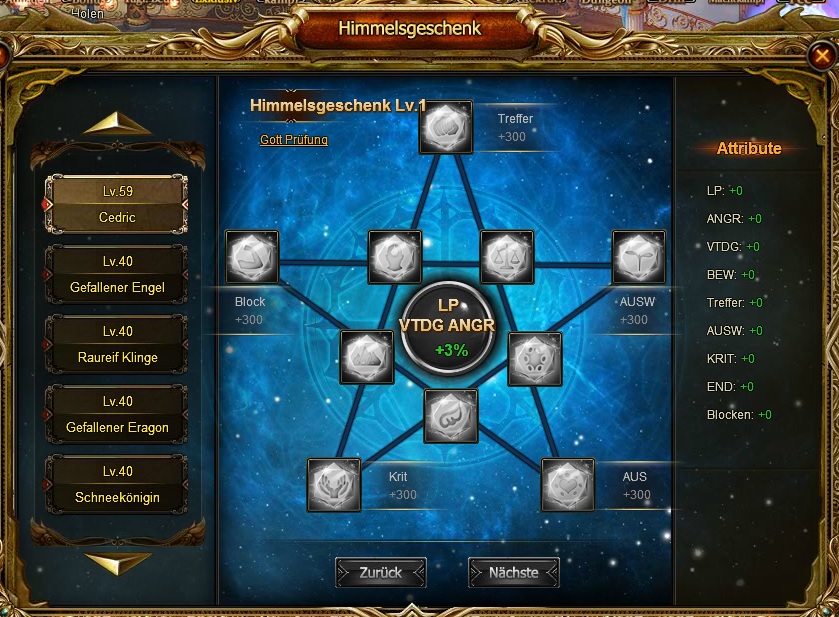Click the hero list up arrow
This screenshot has width=839, height=617.
pos(117,124)
